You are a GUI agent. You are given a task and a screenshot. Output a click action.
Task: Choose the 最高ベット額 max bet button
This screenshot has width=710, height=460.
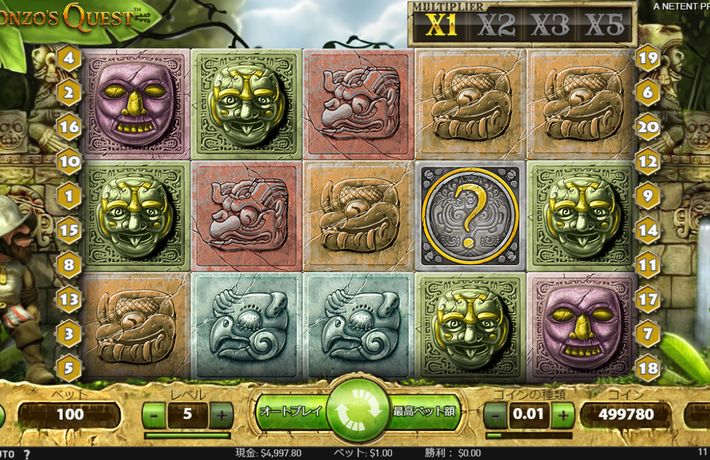(x=423, y=411)
